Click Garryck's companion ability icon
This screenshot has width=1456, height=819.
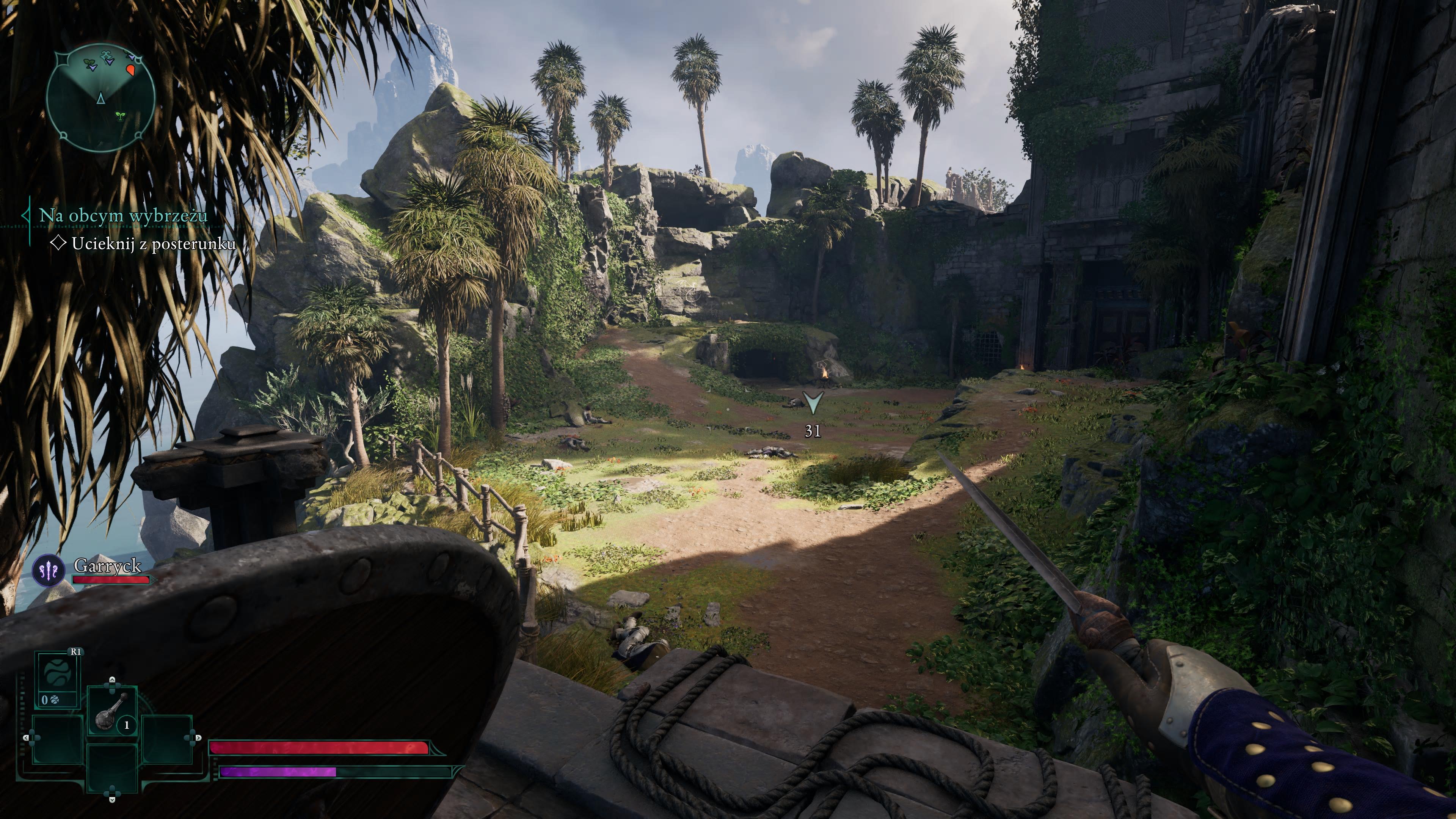[49, 570]
